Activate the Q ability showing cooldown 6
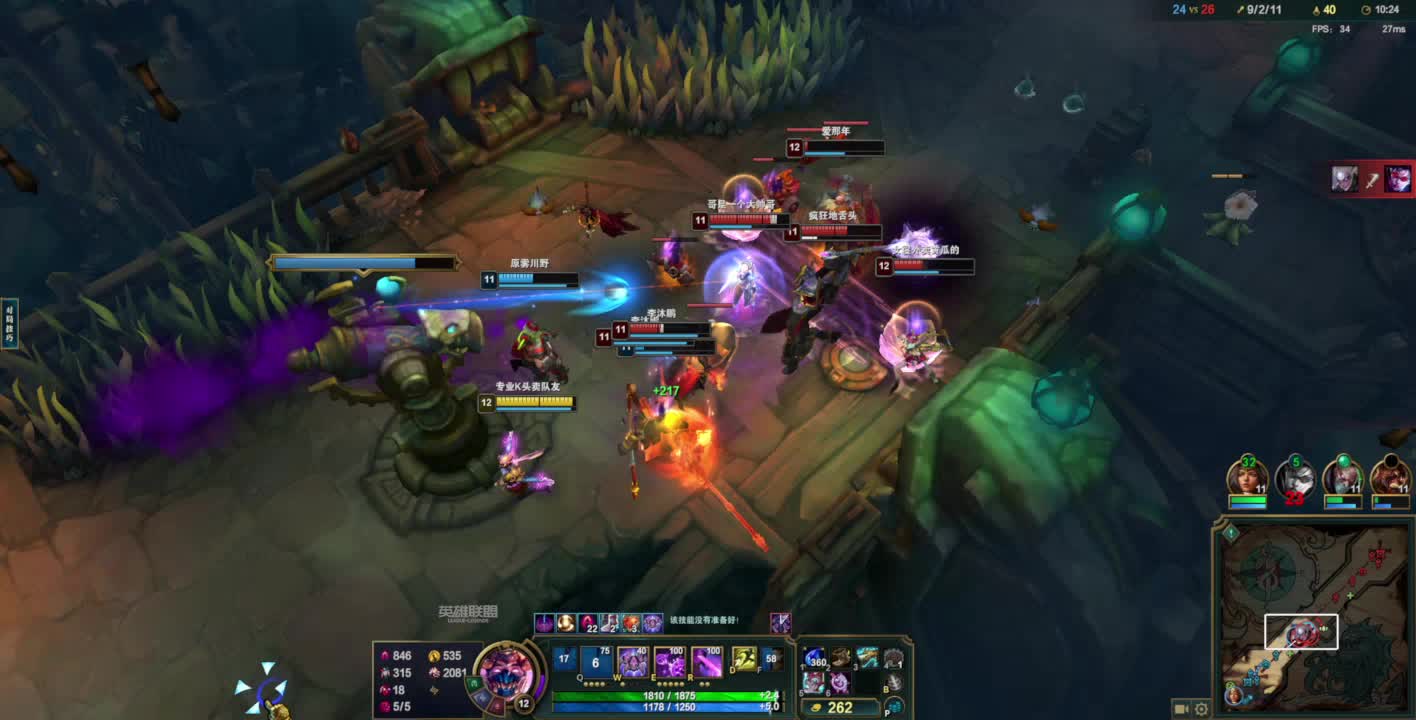 coord(596,662)
